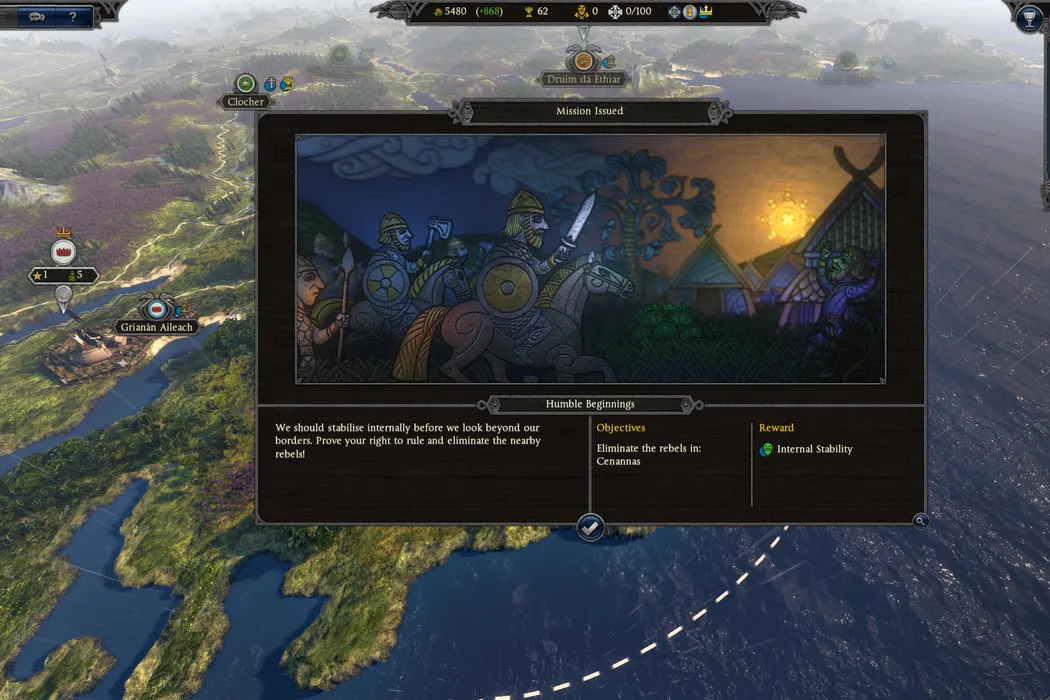Select the army banner with red crown

point(64,251)
